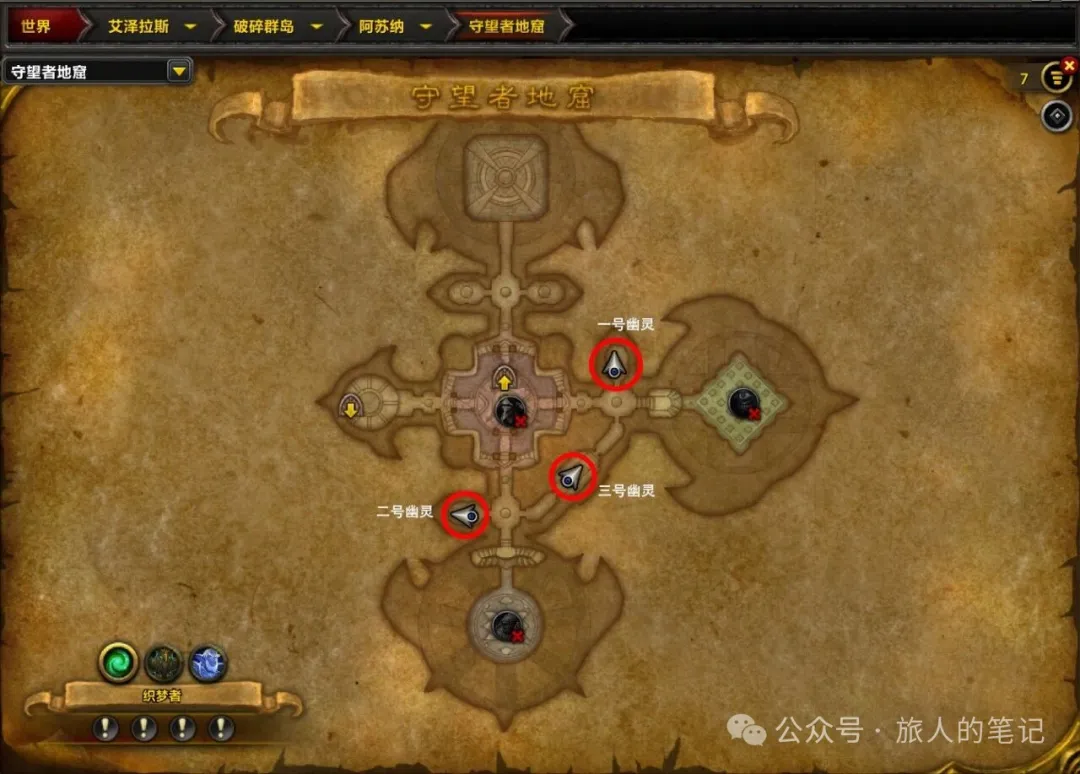Open the map filter button

tap(1056, 77)
